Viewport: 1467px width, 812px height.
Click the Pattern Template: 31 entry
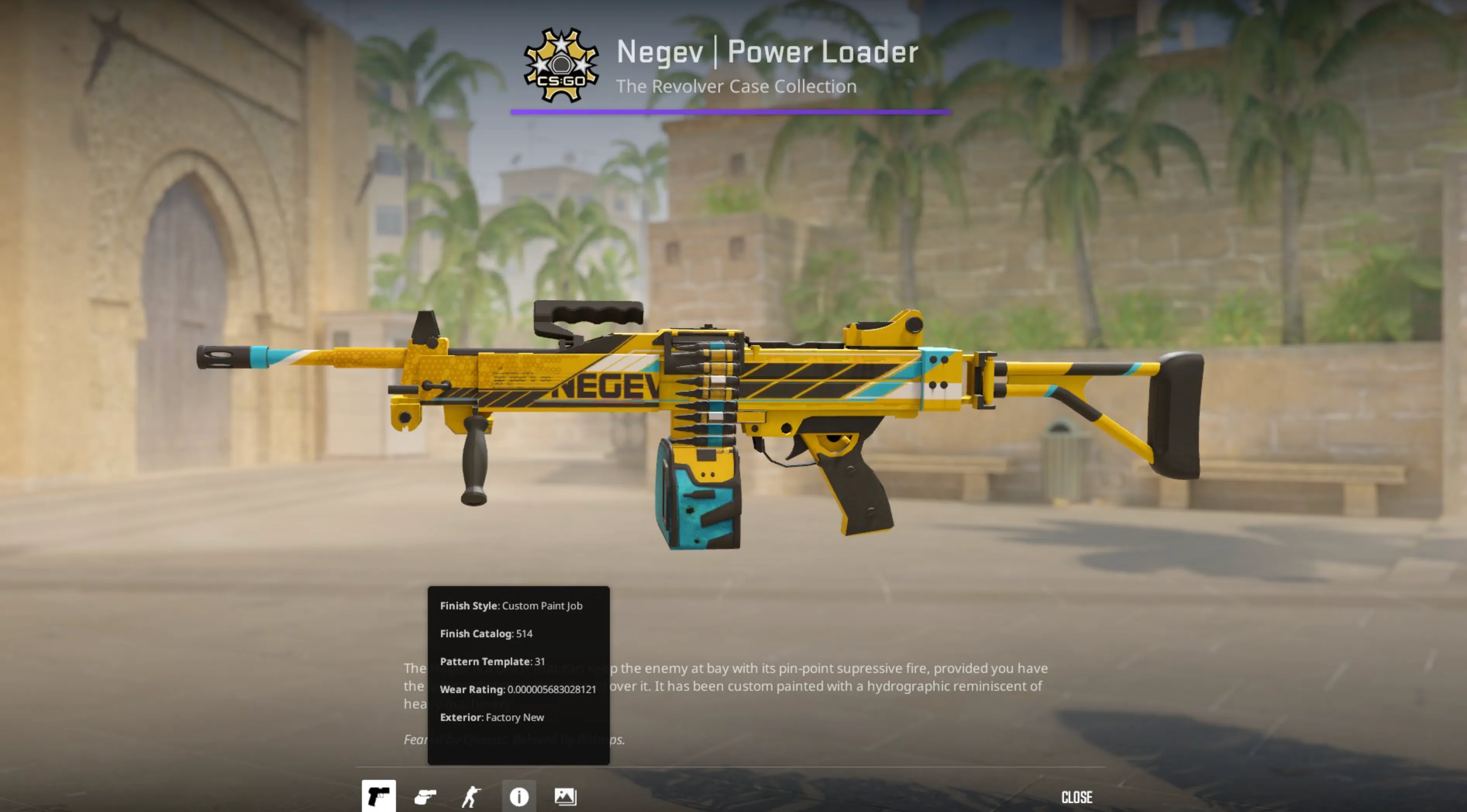click(x=492, y=662)
